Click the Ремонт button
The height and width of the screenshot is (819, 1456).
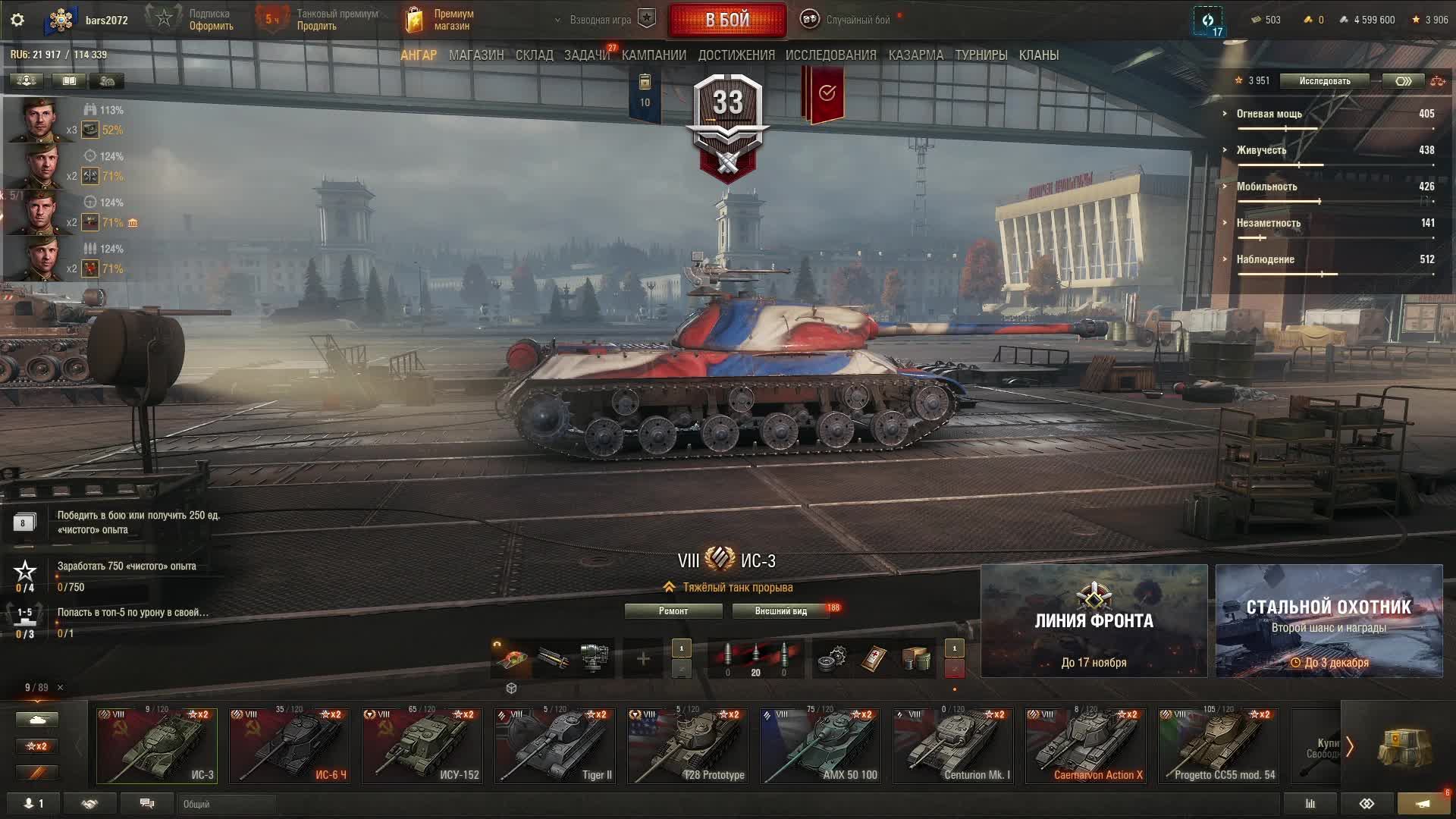(x=673, y=611)
